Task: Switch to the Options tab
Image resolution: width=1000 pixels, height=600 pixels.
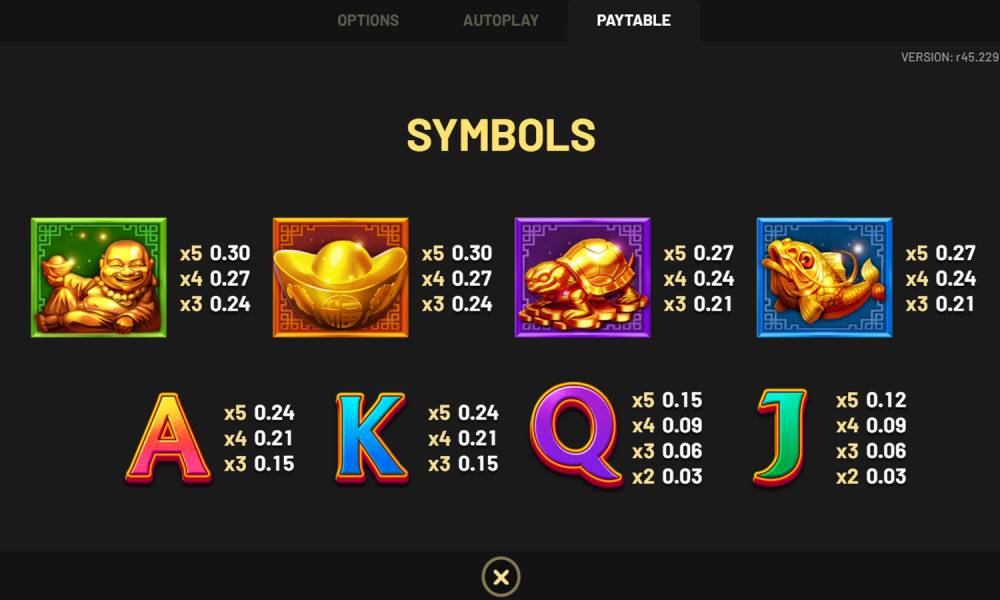Action: pyautogui.click(x=368, y=20)
